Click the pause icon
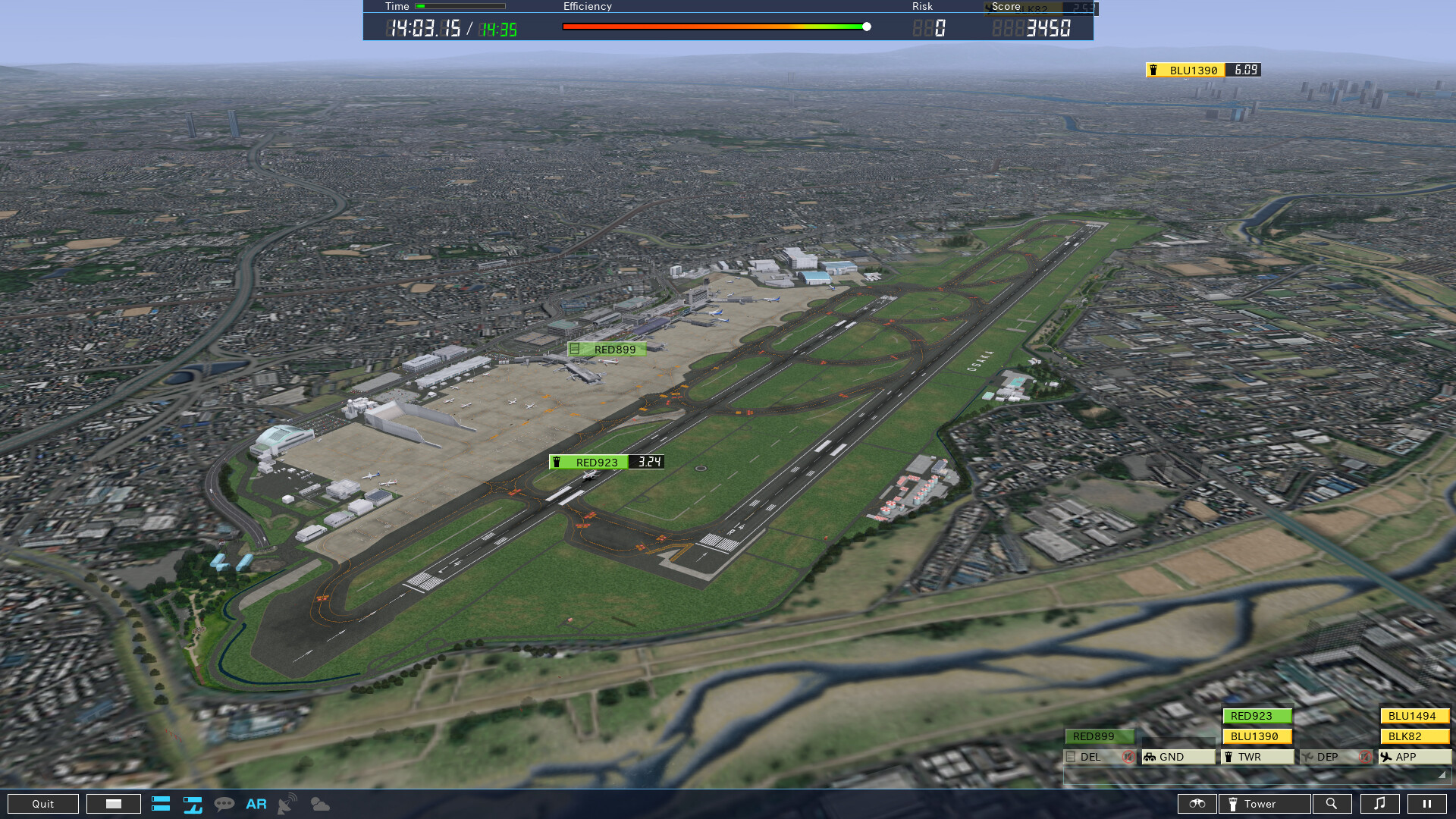This screenshot has height=819, width=1456. click(1429, 804)
